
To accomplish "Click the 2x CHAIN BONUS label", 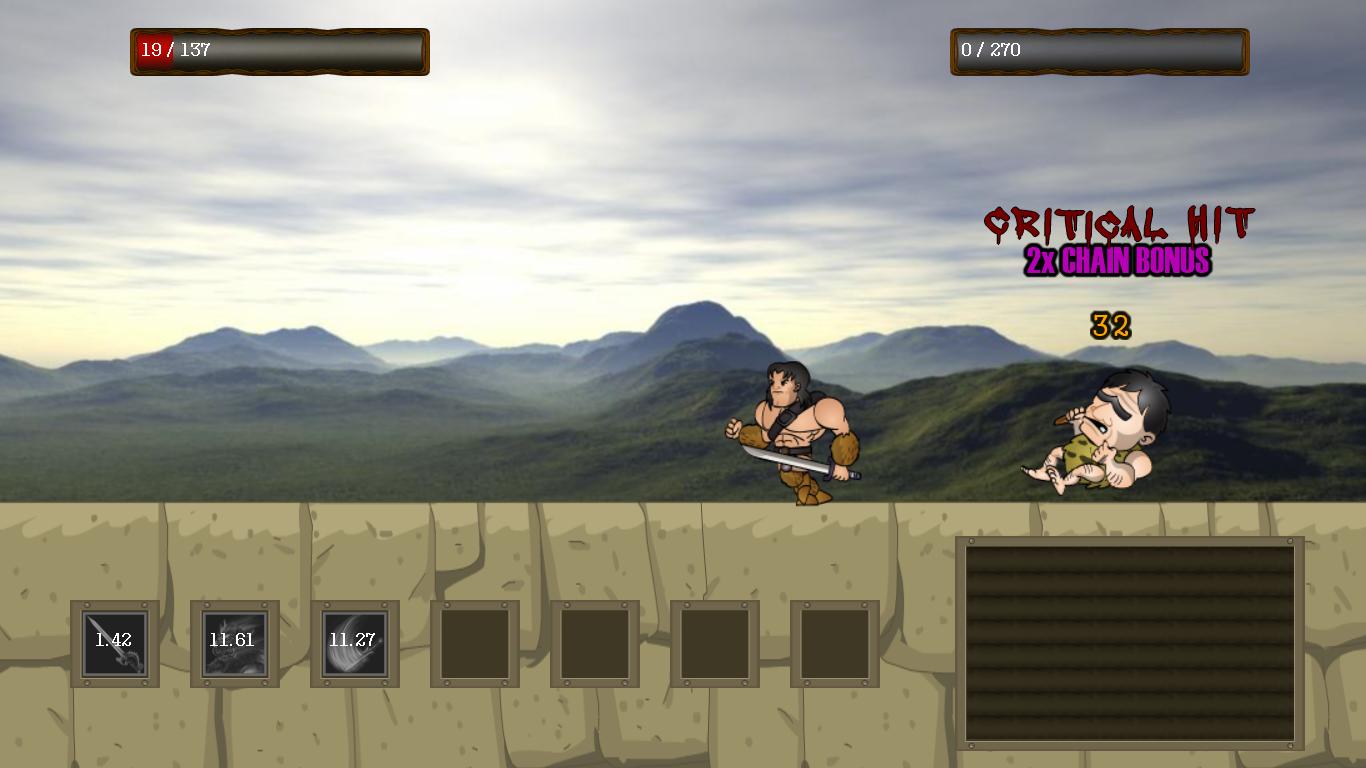I will [x=1117, y=262].
